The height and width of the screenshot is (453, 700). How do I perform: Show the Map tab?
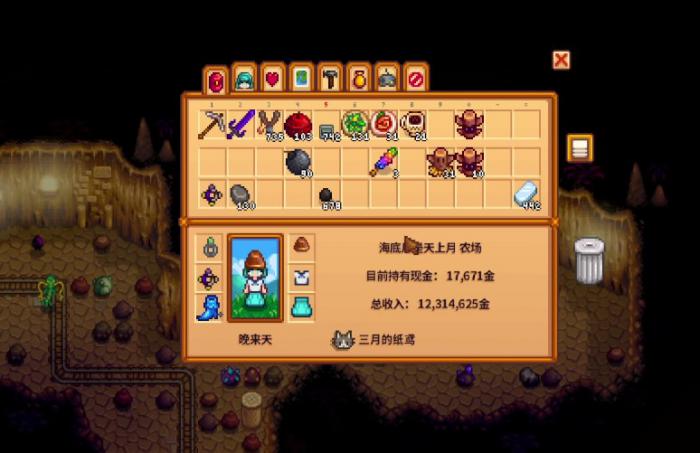click(301, 78)
